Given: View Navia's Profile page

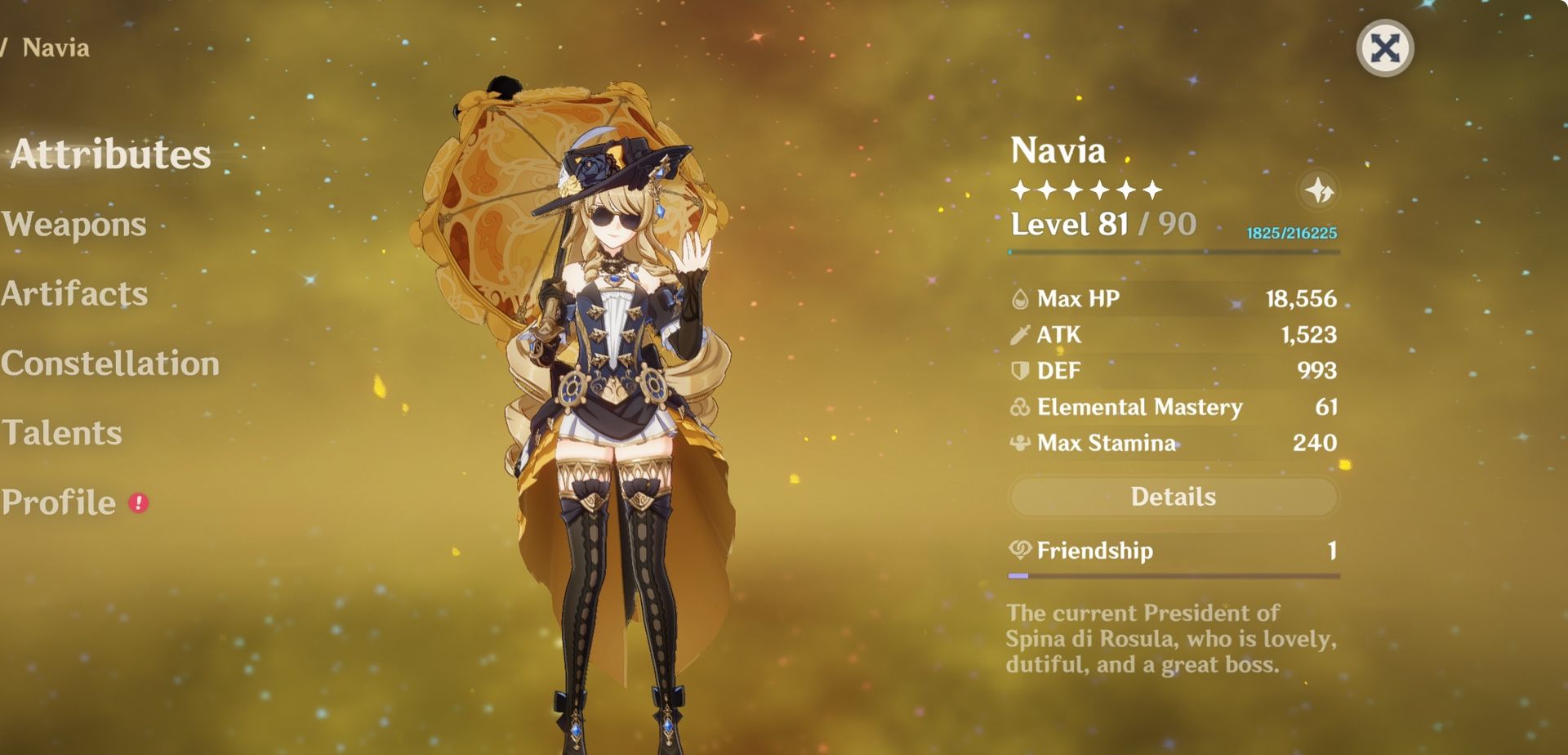Looking at the screenshot, I should (57, 502).
